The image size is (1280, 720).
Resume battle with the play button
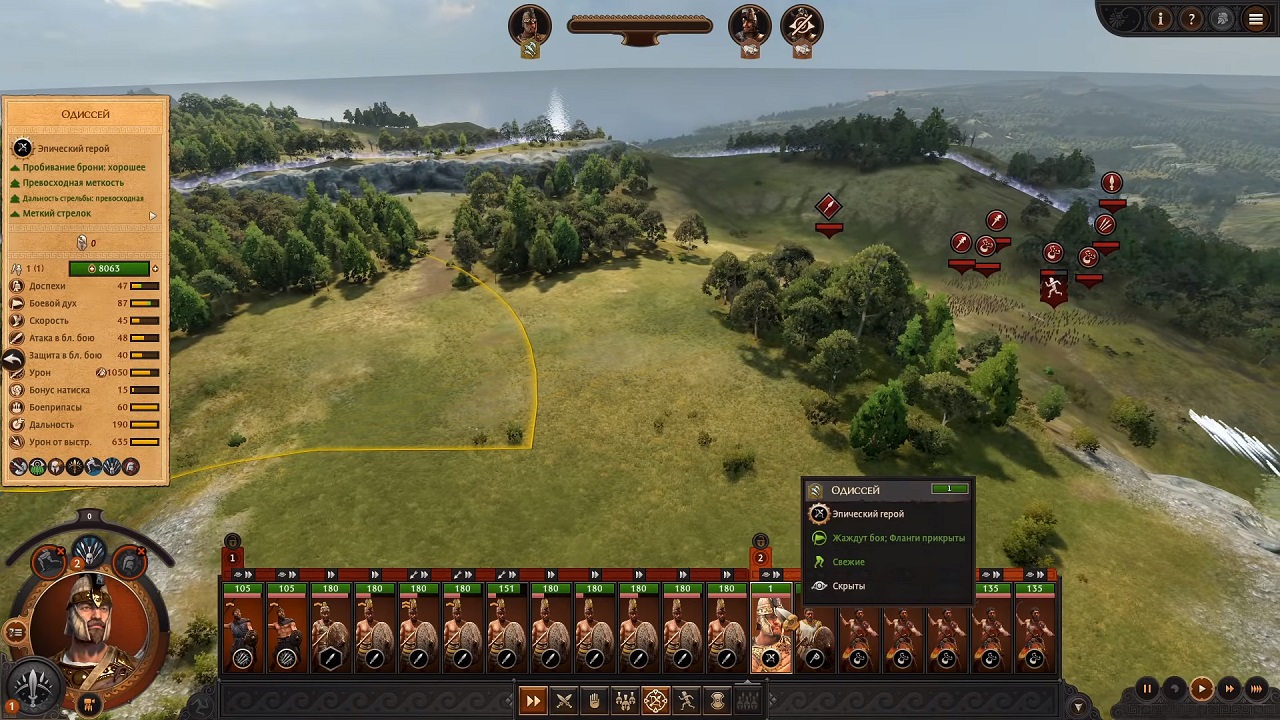1203,688
